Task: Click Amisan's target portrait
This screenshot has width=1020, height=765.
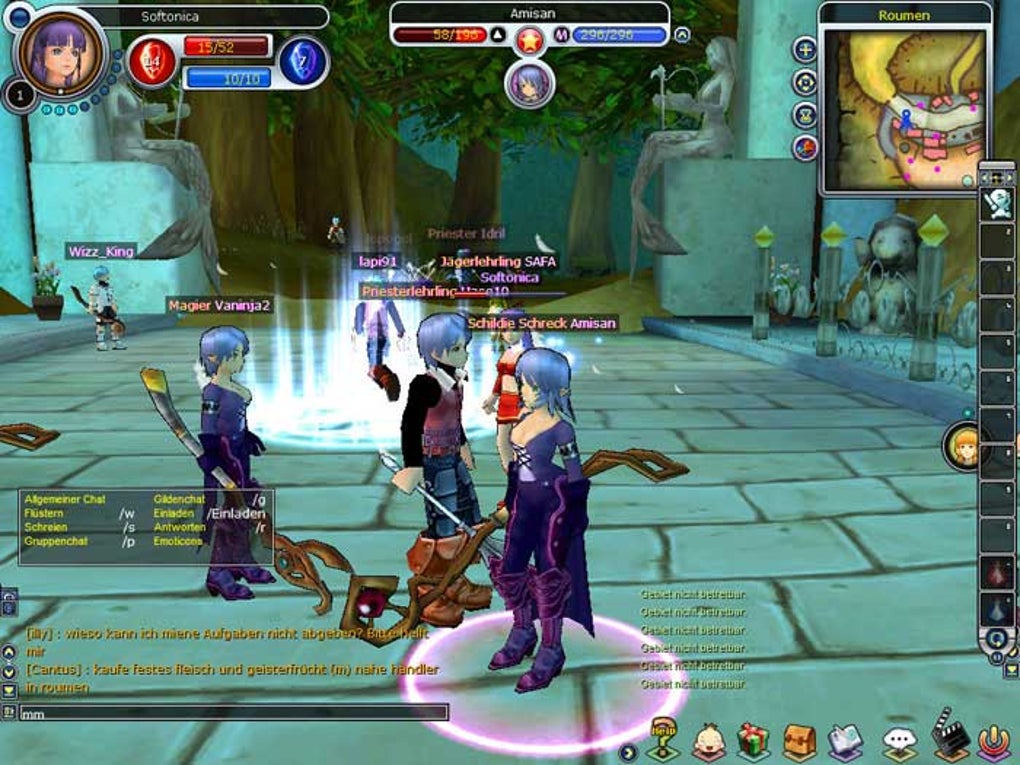Action: click(530, 84)
